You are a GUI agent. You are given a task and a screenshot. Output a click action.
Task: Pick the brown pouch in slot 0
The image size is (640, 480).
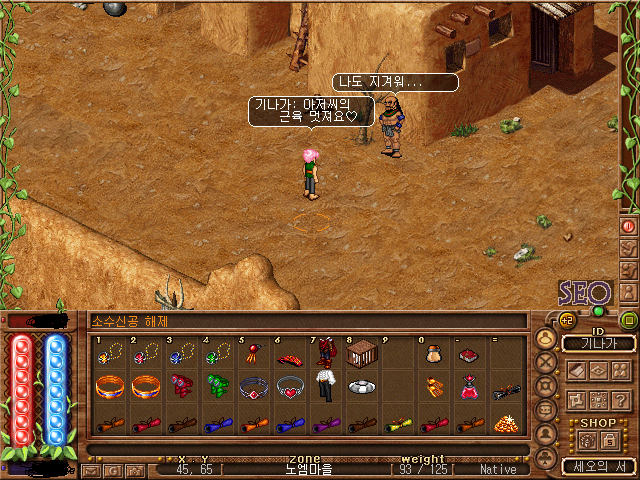(x=433, y=354)
